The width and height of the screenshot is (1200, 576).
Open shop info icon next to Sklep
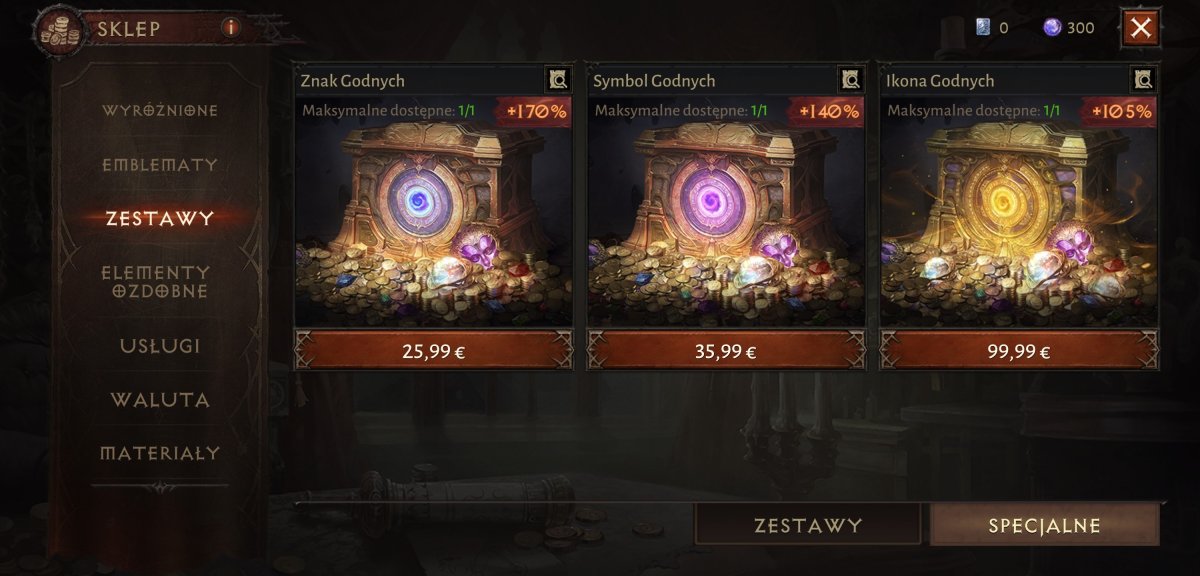tap(231, 28)
